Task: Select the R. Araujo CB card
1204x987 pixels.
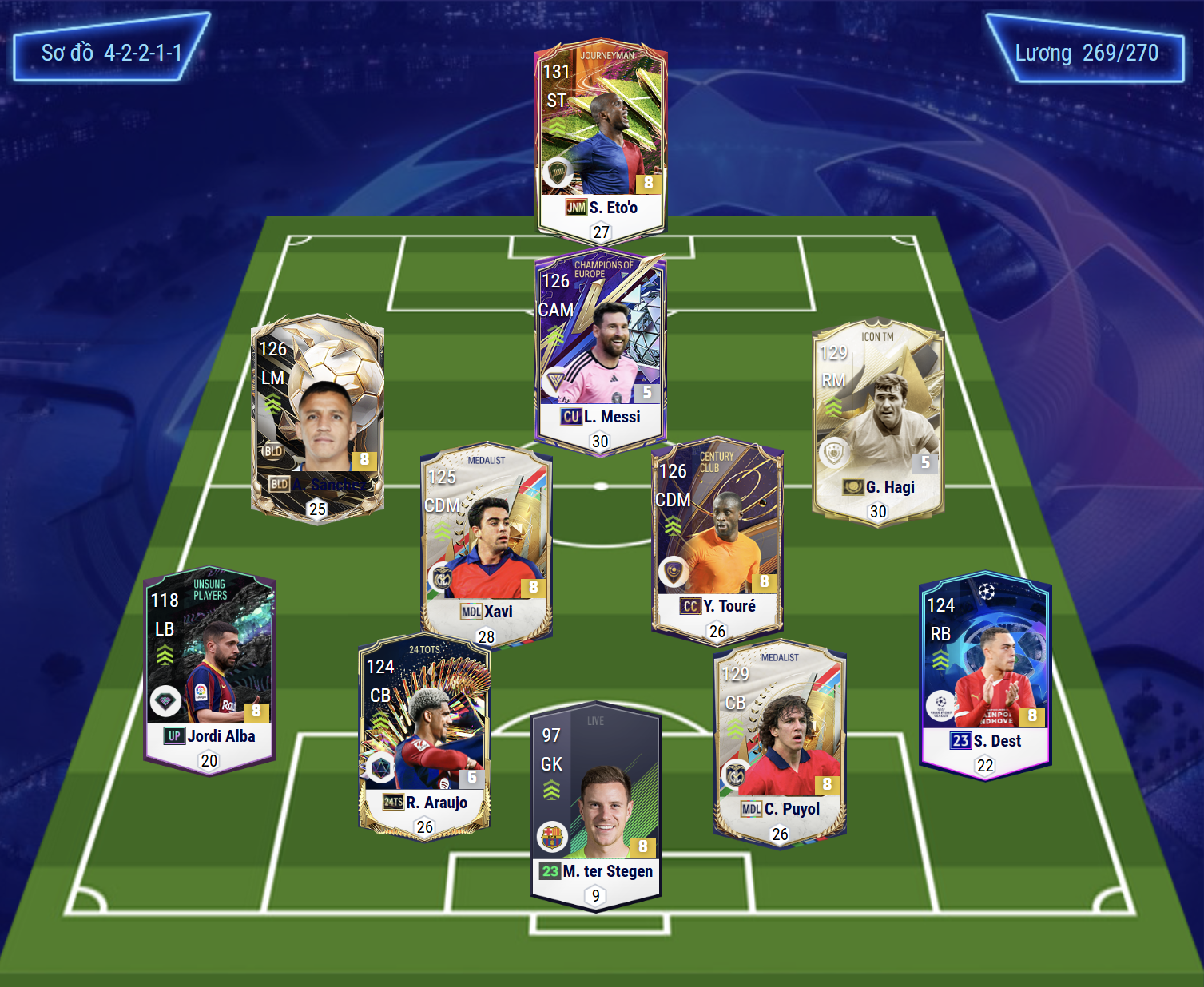Action: point(424,735)
